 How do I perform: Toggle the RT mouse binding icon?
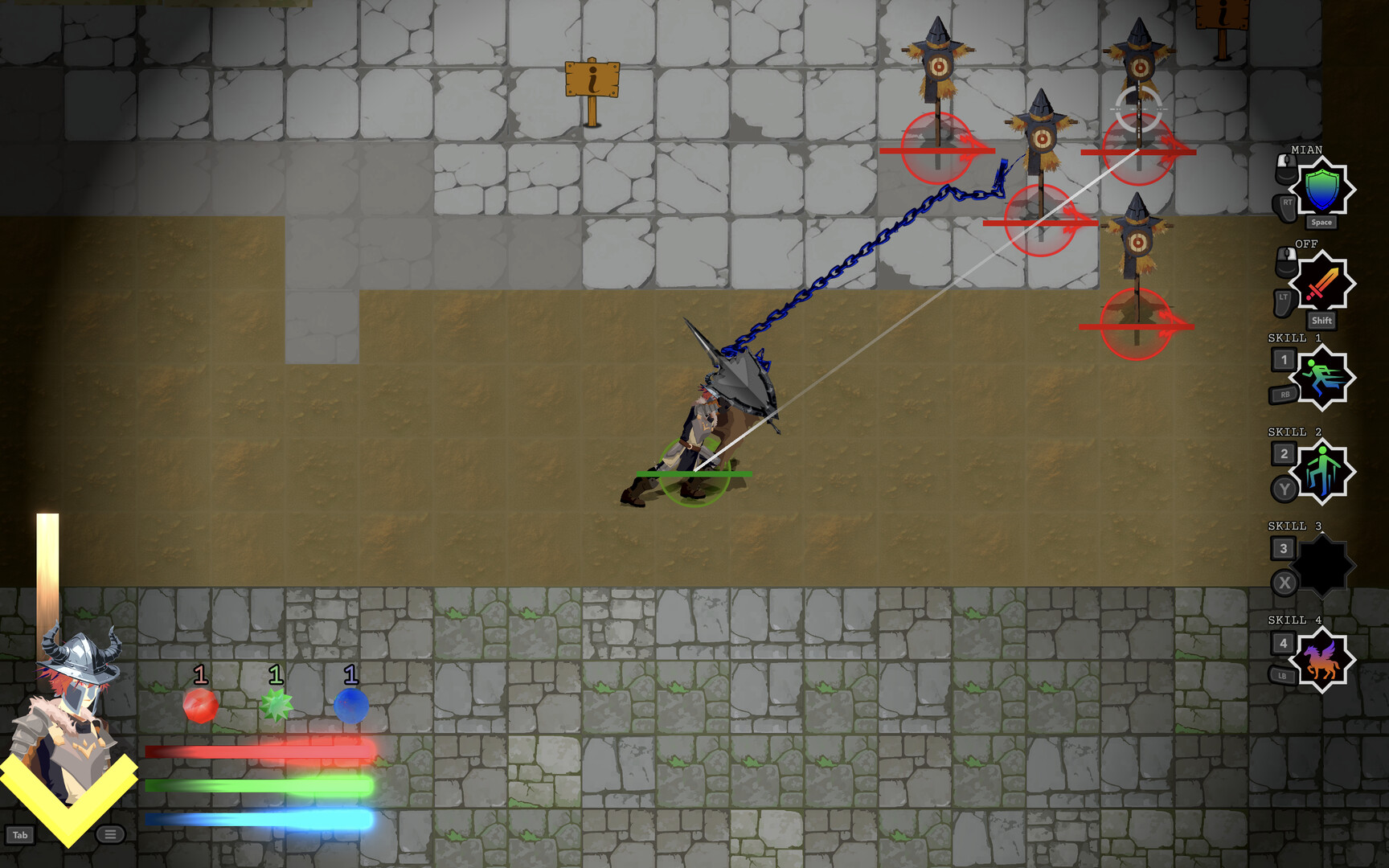[x=1287, y=206]
